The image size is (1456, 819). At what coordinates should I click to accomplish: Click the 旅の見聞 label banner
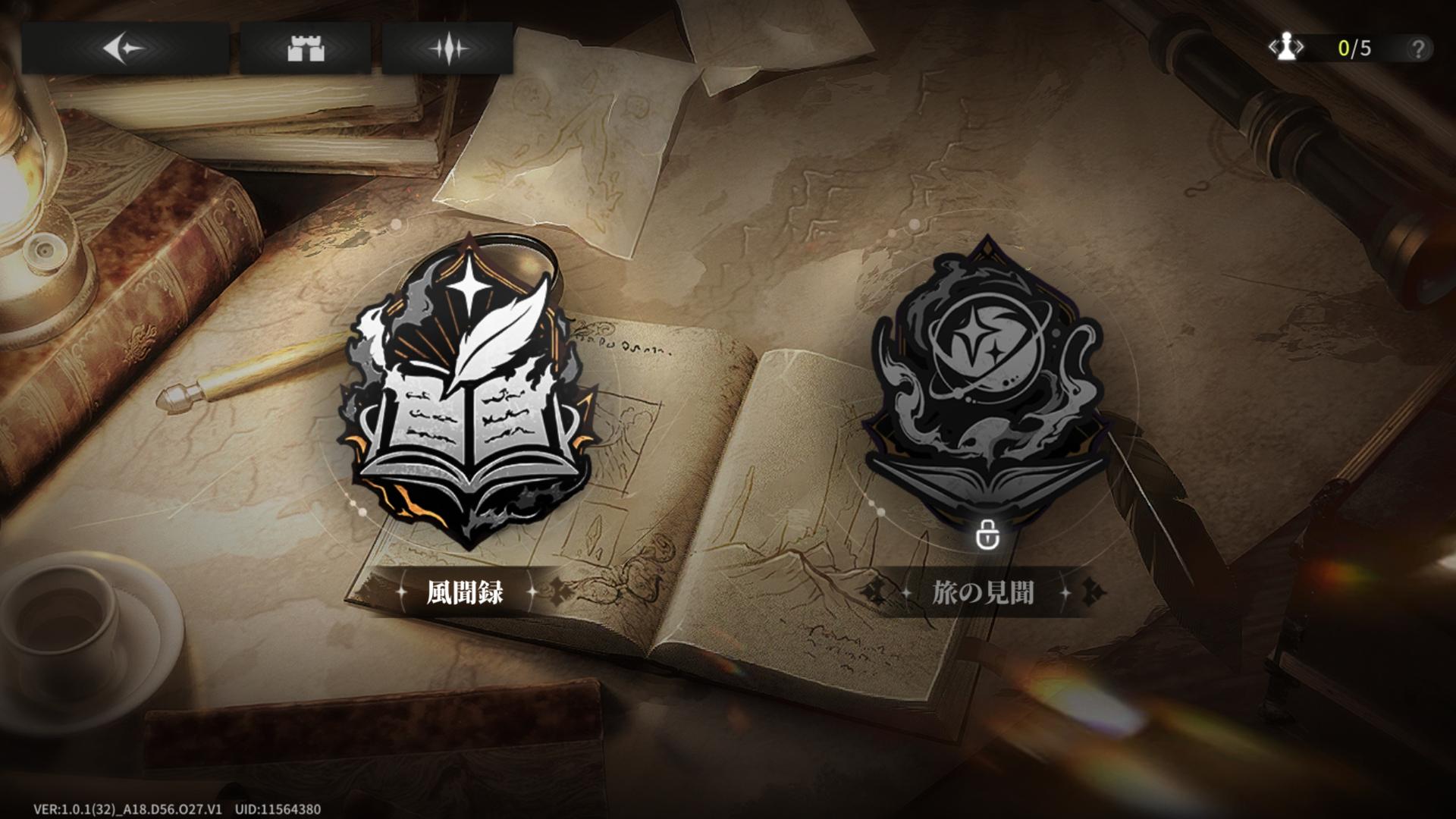pyautogui.click(x=983, y=593)
